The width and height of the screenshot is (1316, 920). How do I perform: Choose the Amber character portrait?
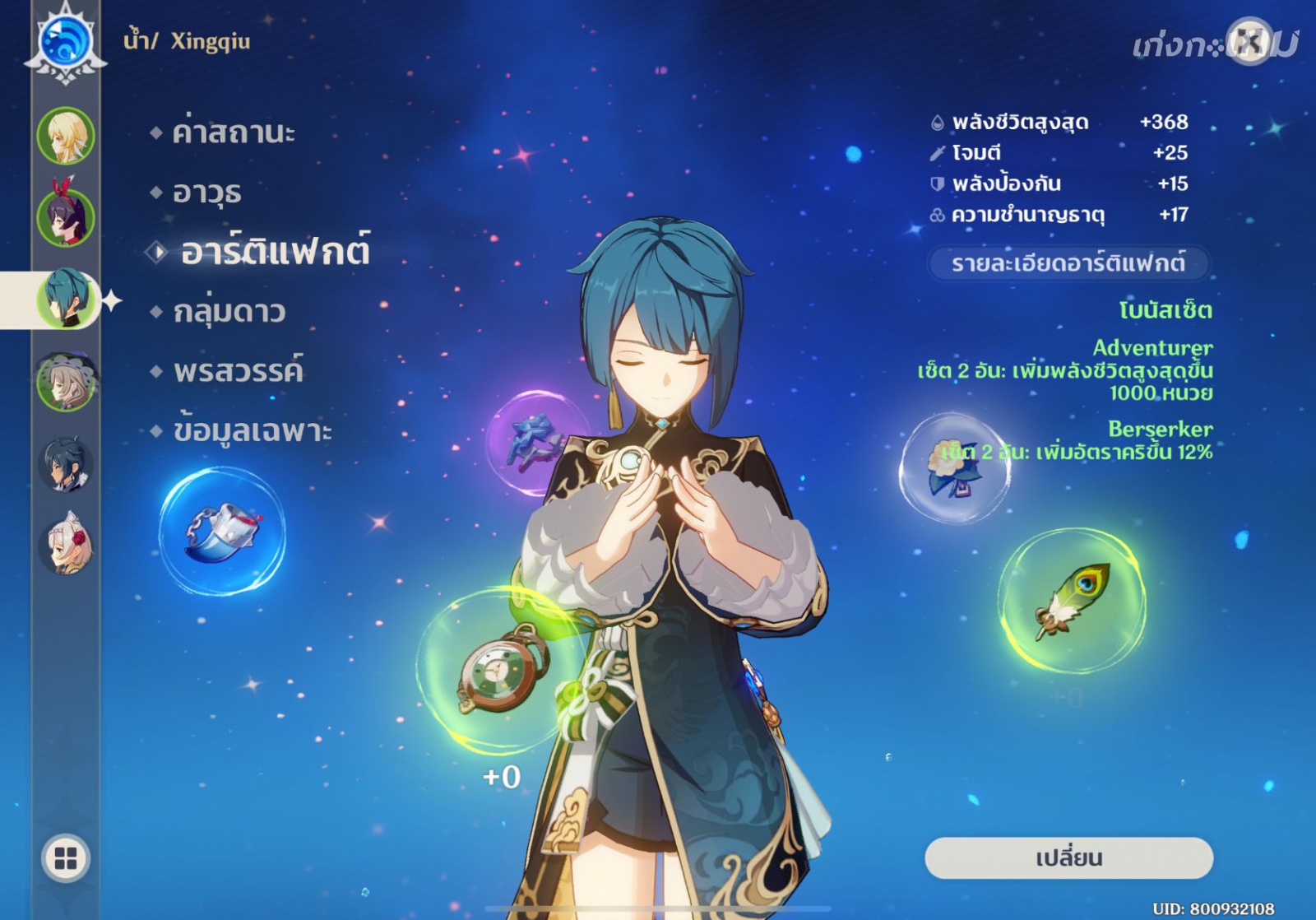(66, 217)
